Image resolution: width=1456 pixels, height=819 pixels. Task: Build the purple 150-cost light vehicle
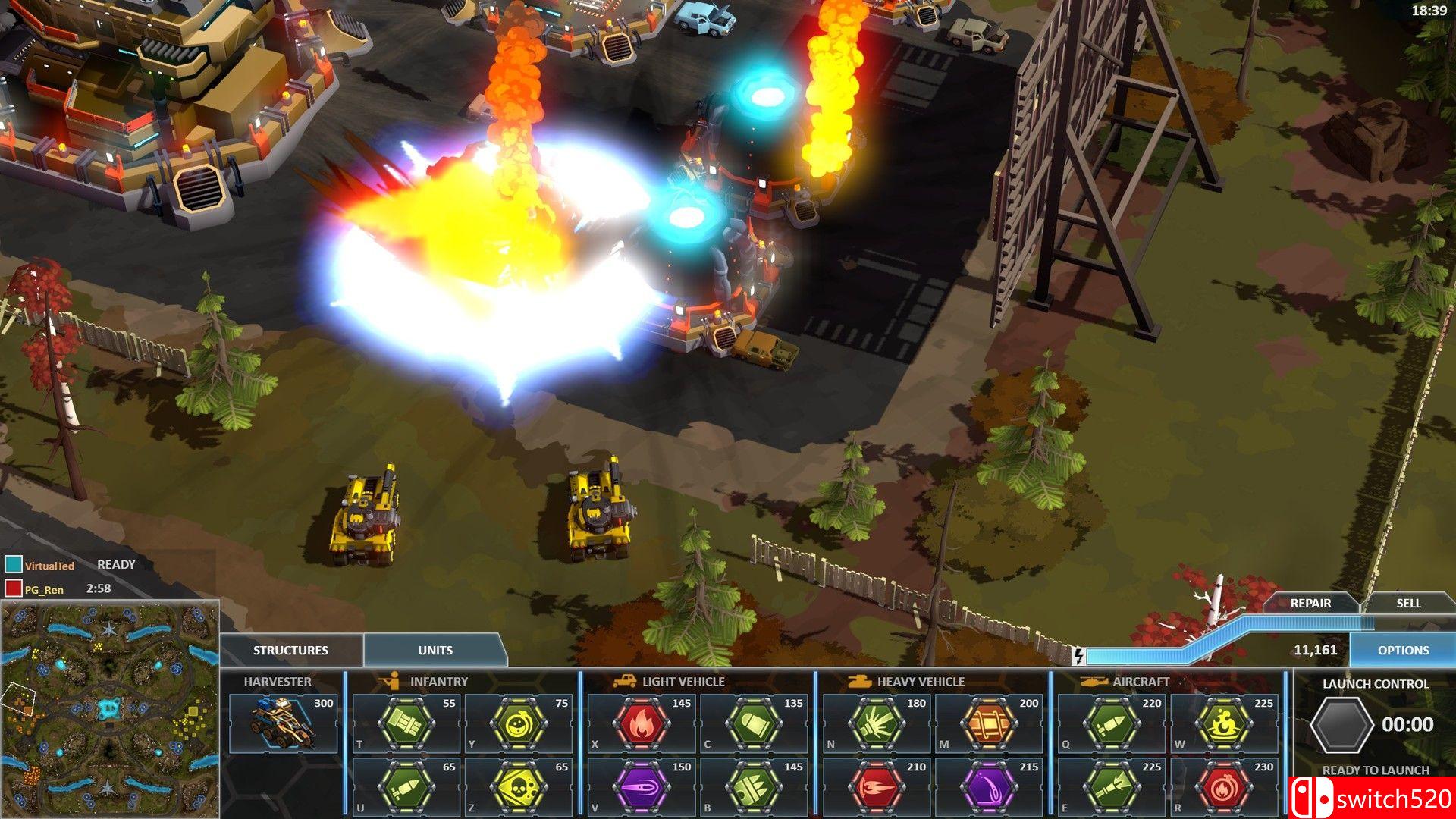click(x=642, y=786)
